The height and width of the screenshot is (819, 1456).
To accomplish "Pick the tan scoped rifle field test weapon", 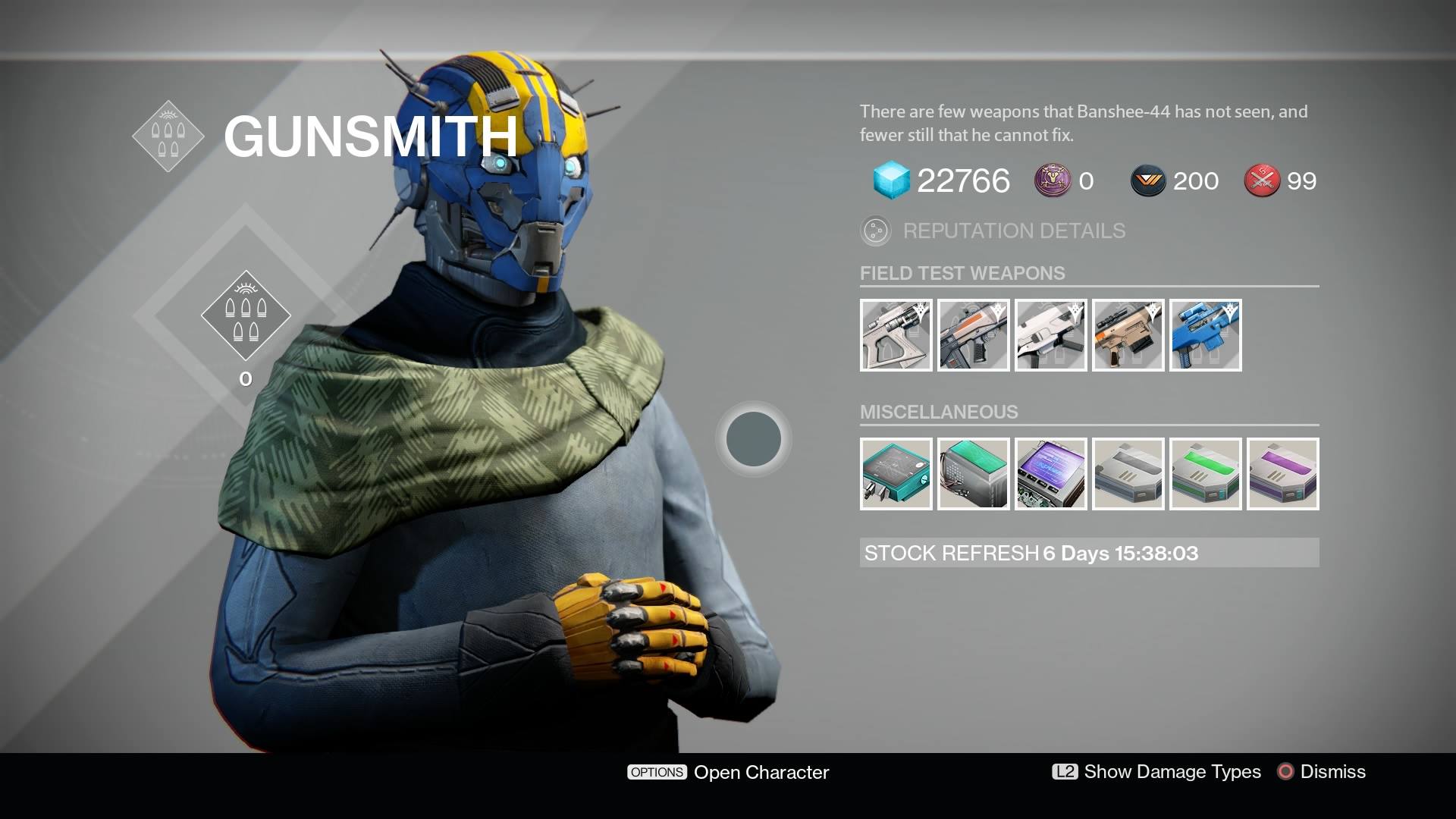I will click(x=1128, y=335).
